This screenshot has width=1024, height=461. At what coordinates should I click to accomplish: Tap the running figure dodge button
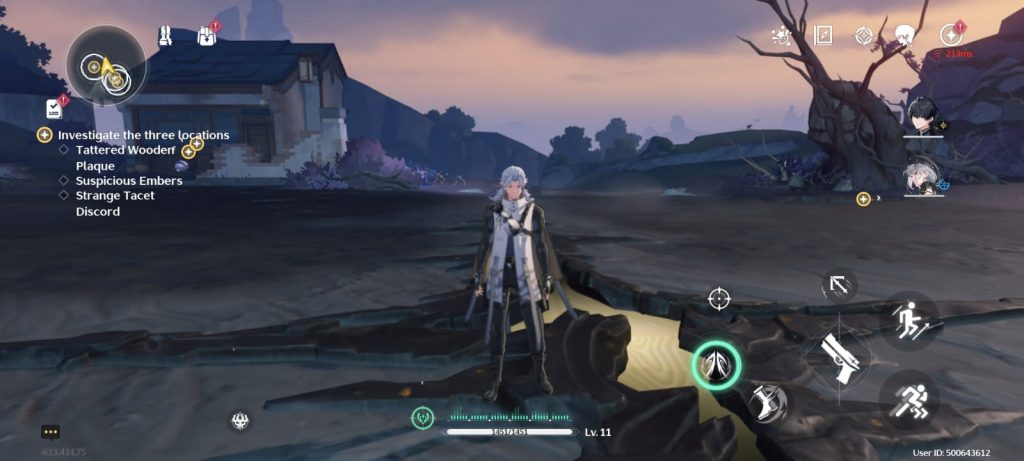pyautogui.click(x=908, y=400)
